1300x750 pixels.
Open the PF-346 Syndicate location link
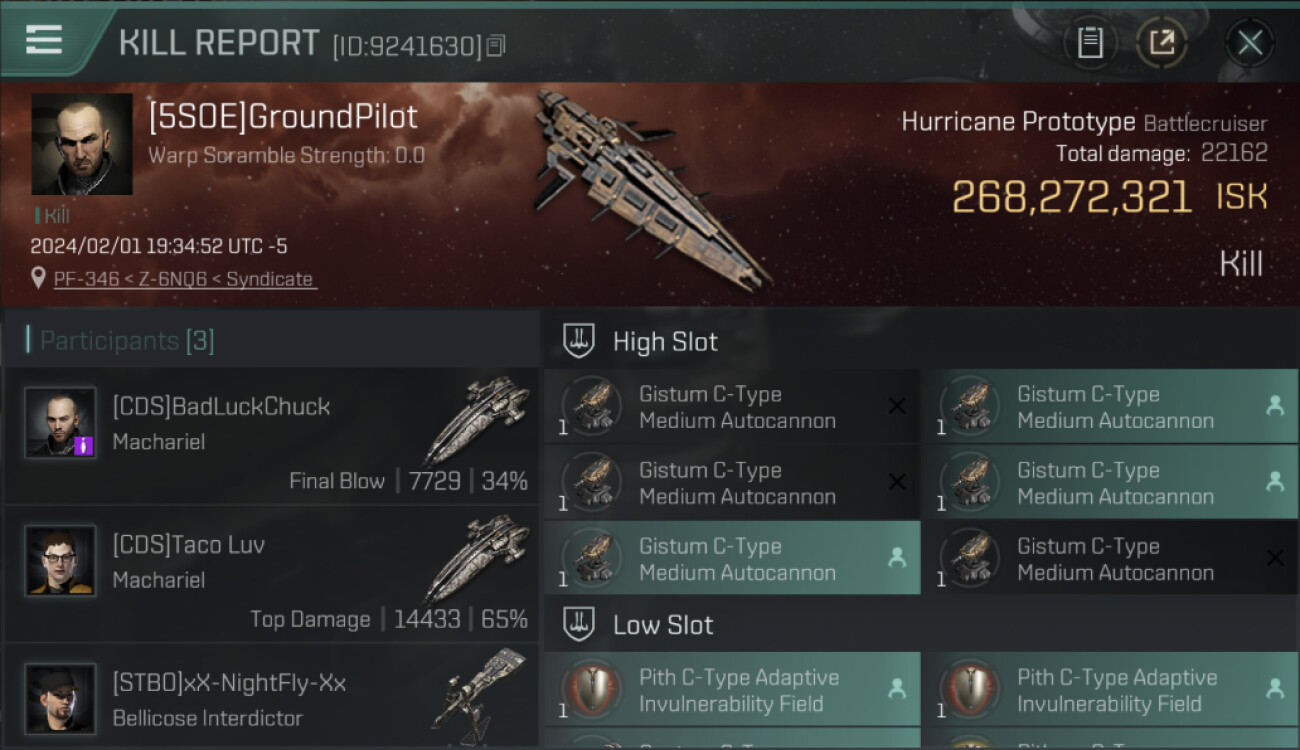click(x=183, y=279)
